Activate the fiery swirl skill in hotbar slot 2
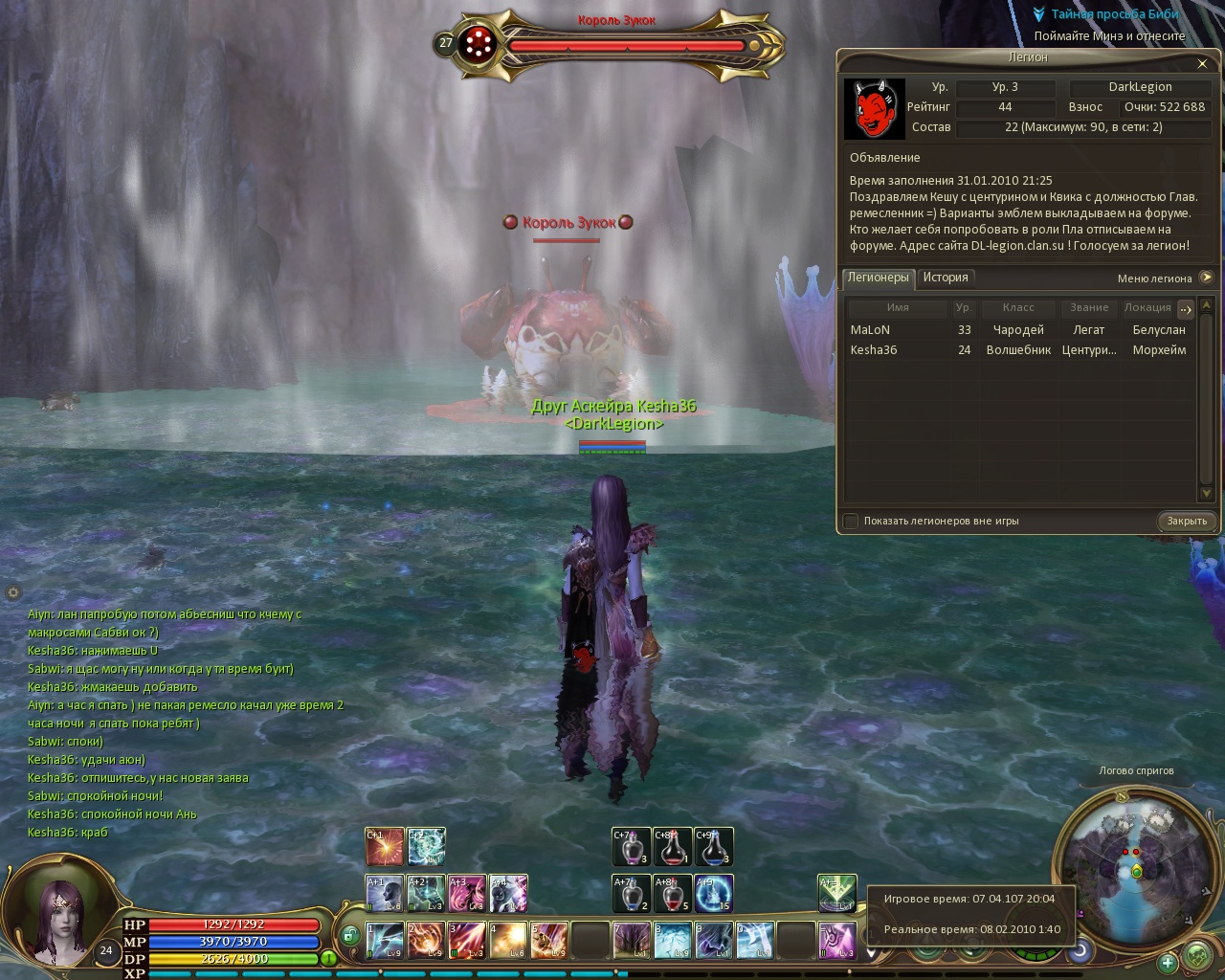This screenshot has height=980, width=1225. tap(425, 940)
